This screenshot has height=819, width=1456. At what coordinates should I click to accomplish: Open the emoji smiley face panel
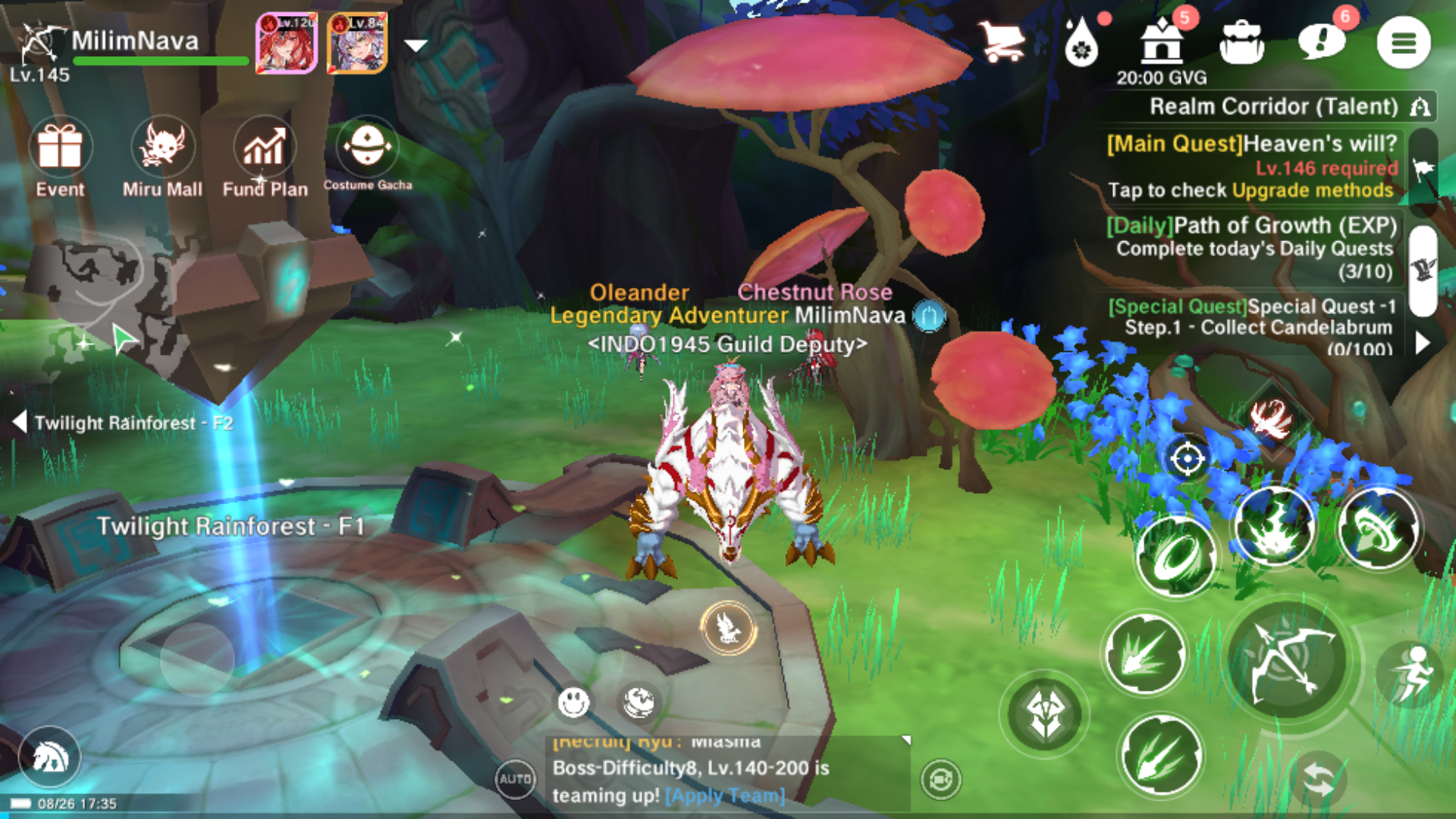tap(573, 702)
